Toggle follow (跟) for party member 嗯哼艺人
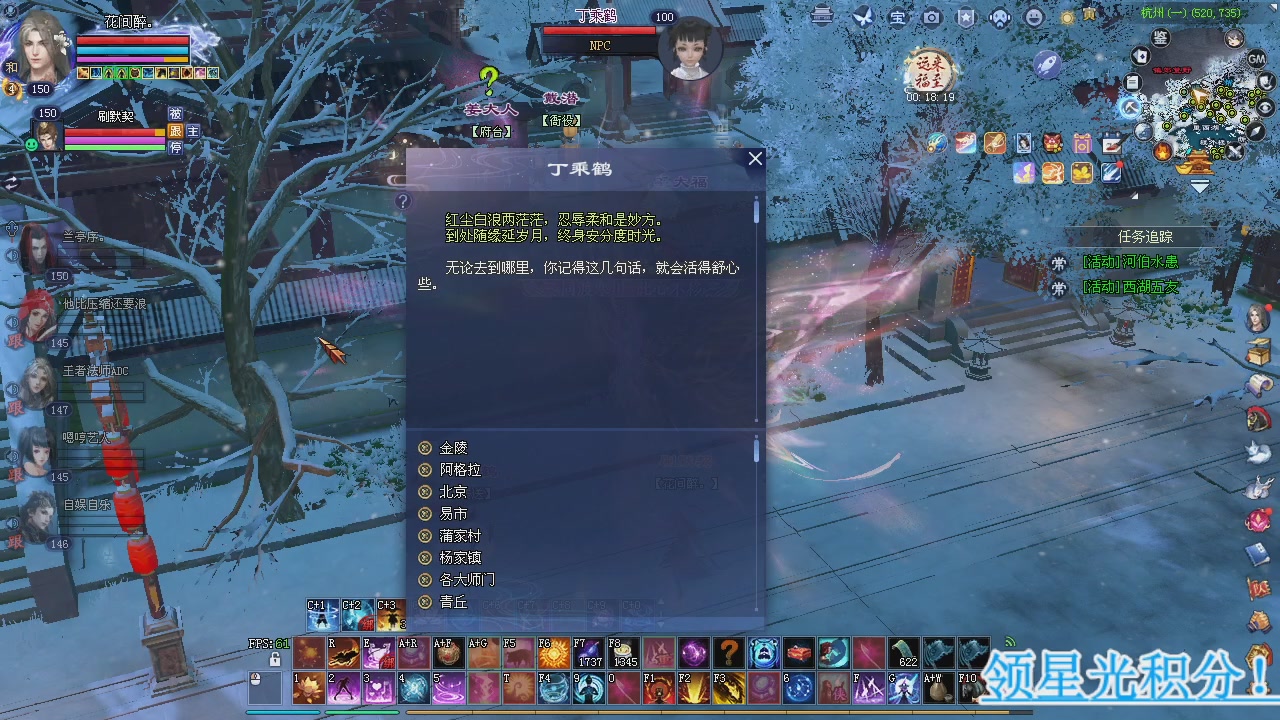The height and width of the screenshot is (720, 1280). pos(15,473)
